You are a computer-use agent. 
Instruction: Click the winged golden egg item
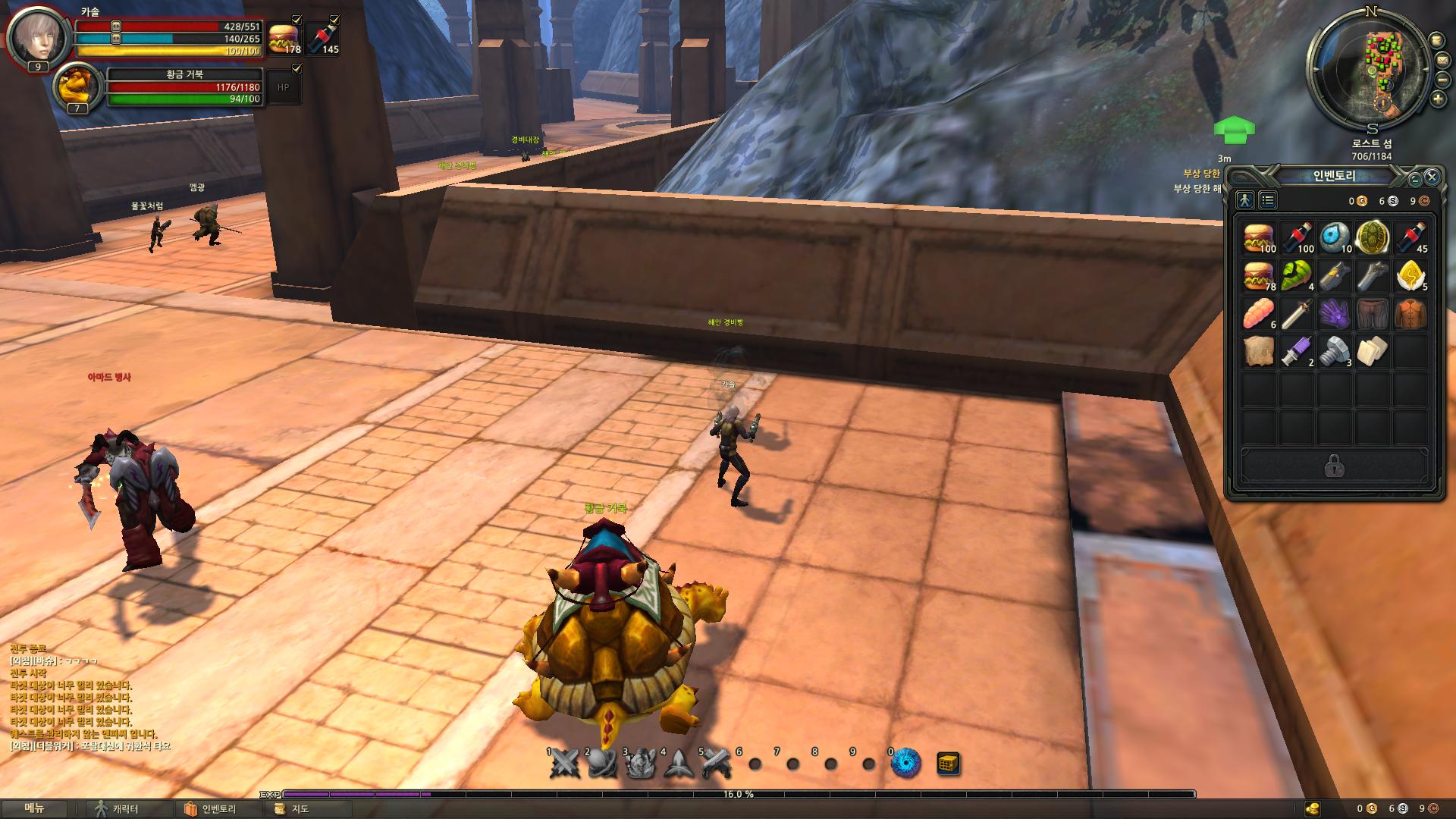click(1410, 276)
